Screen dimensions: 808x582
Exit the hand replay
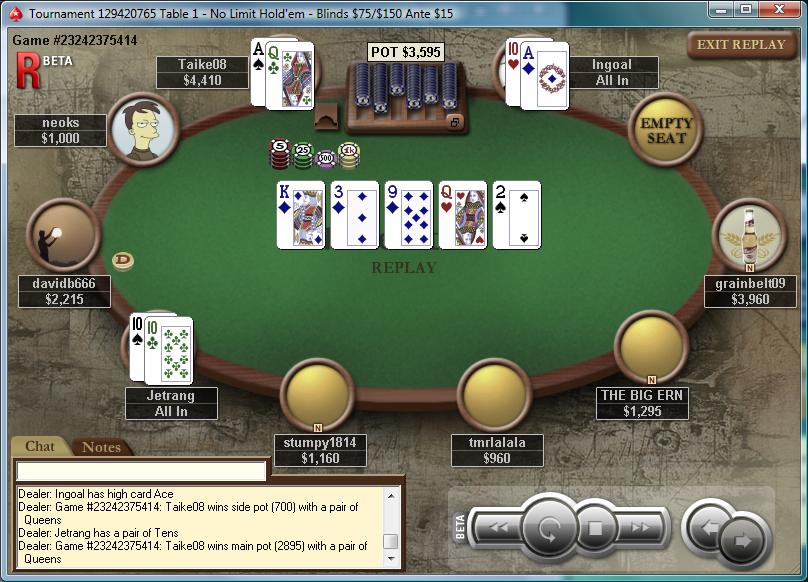[741, 45]
